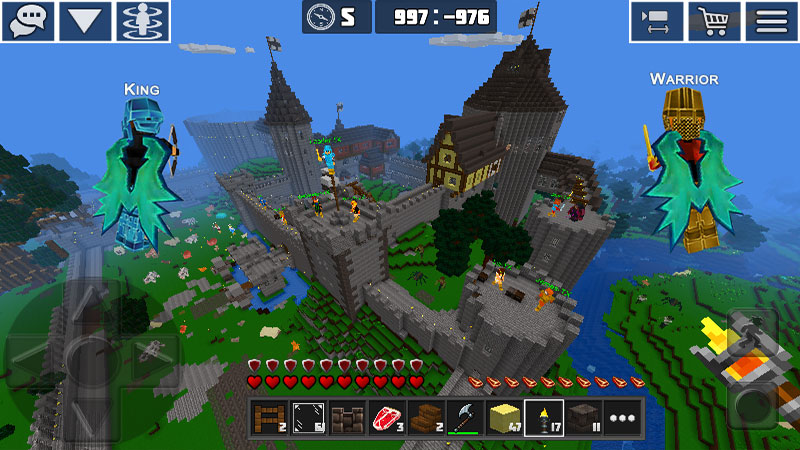The height and width of the screenshot is (450, 800).
Task: Choose the raw meat hotbar slot
Action: (387, 418)
